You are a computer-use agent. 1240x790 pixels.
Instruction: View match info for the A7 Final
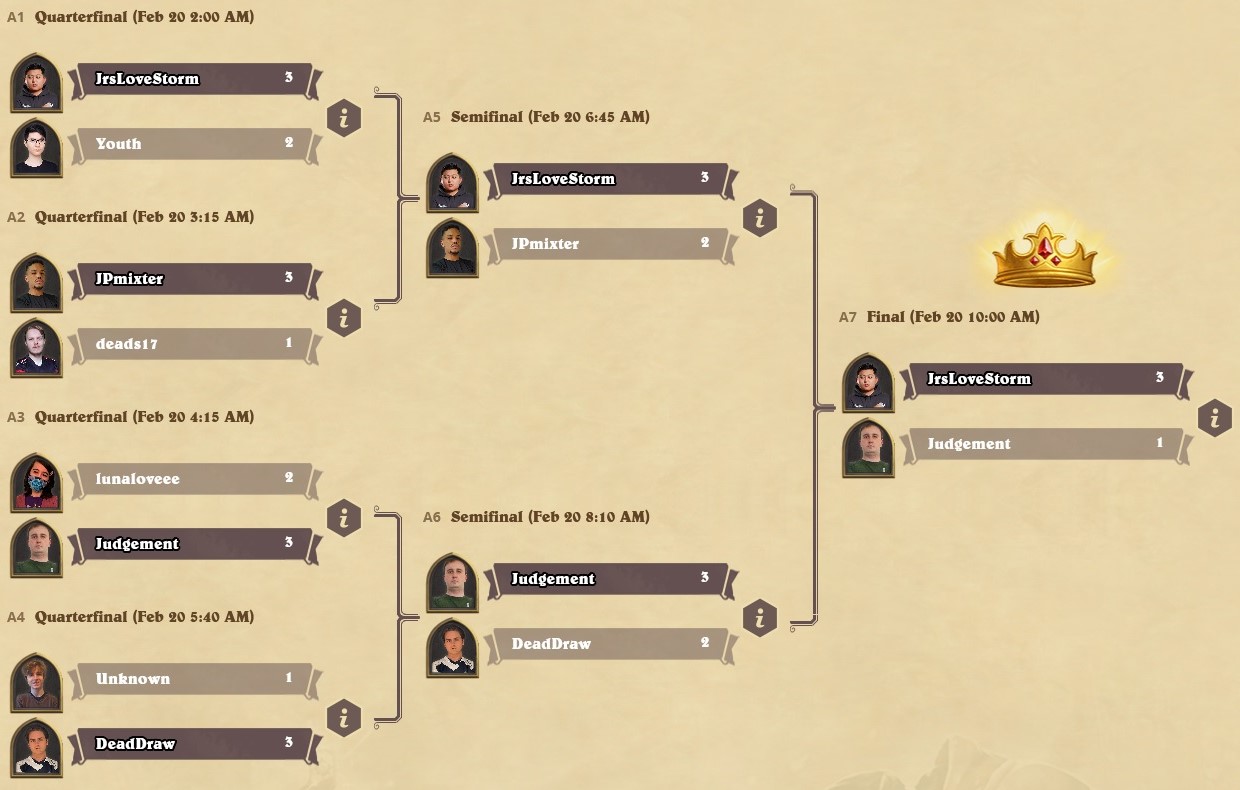tap(1215, 419)
